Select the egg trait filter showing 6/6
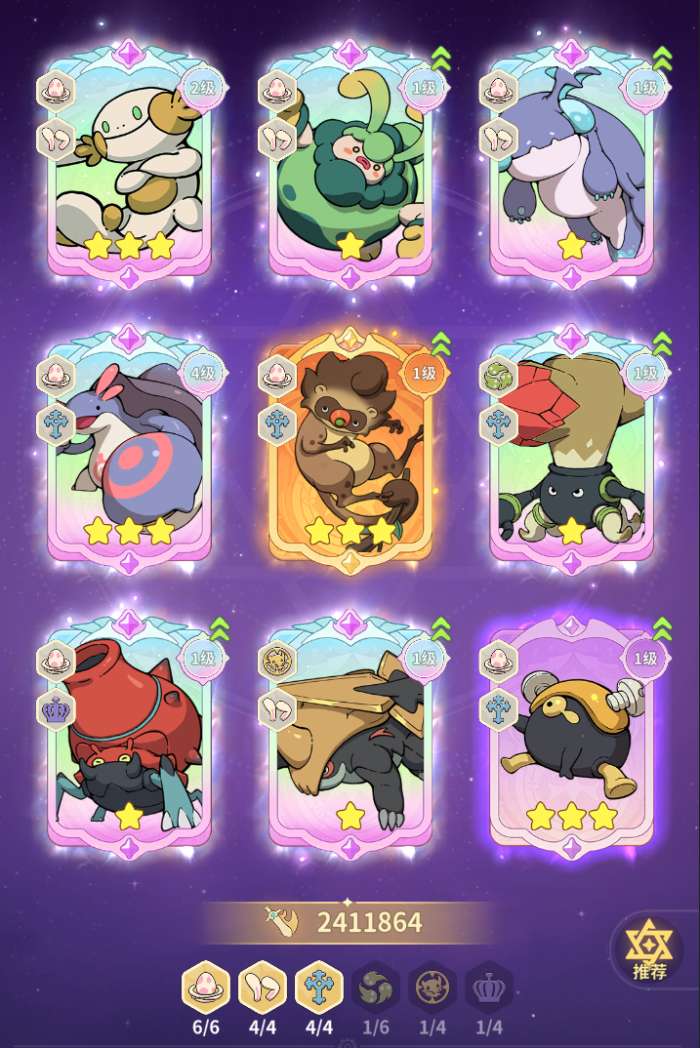 pos(206,988)
